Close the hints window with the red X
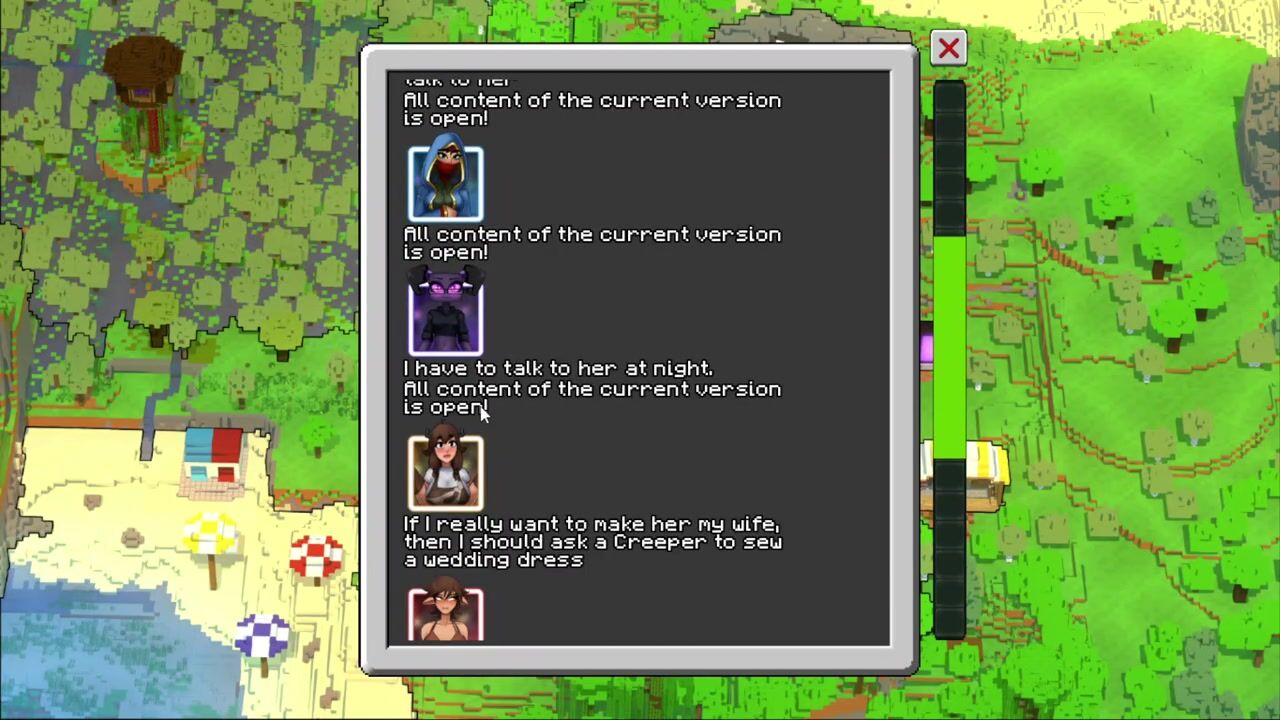This screenshot has height=720, width=1280. click(x=948, y=48)
